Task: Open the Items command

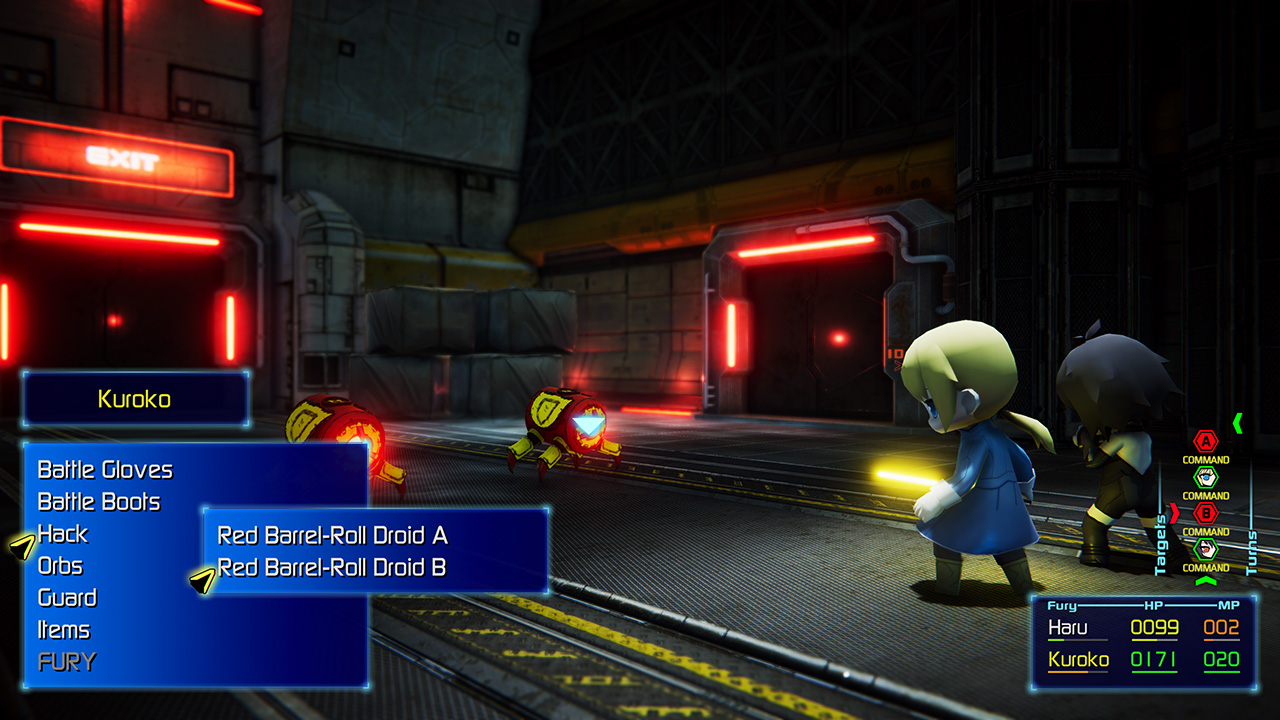Action: (x=62, y=631)
